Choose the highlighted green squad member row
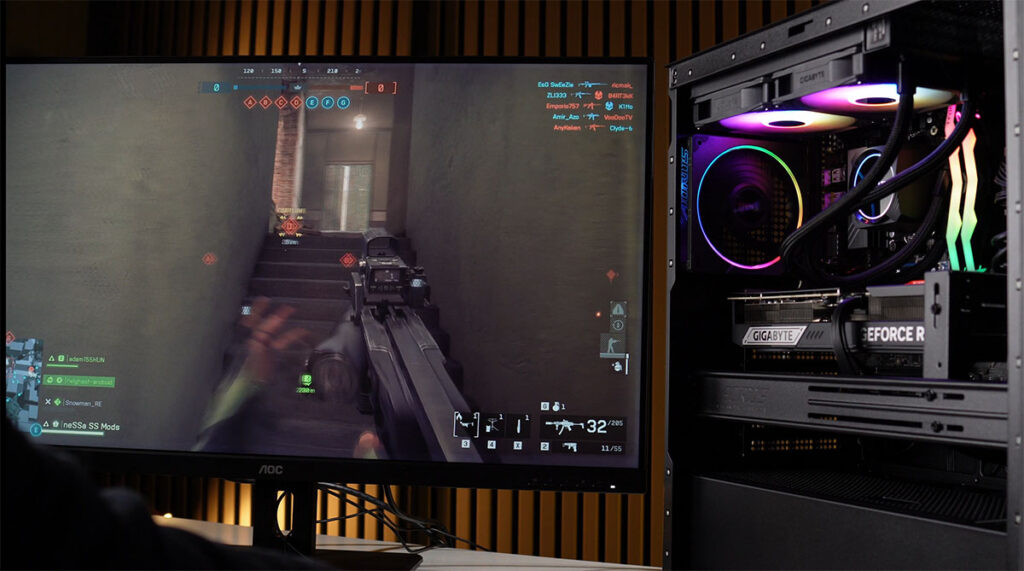 pos(82,381)
